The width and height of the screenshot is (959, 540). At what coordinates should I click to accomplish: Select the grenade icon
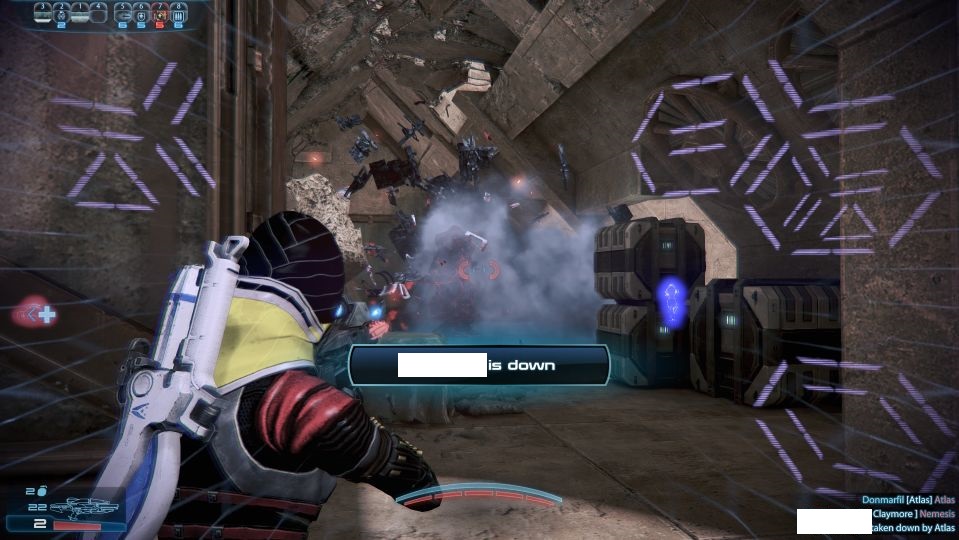(42, 491)
